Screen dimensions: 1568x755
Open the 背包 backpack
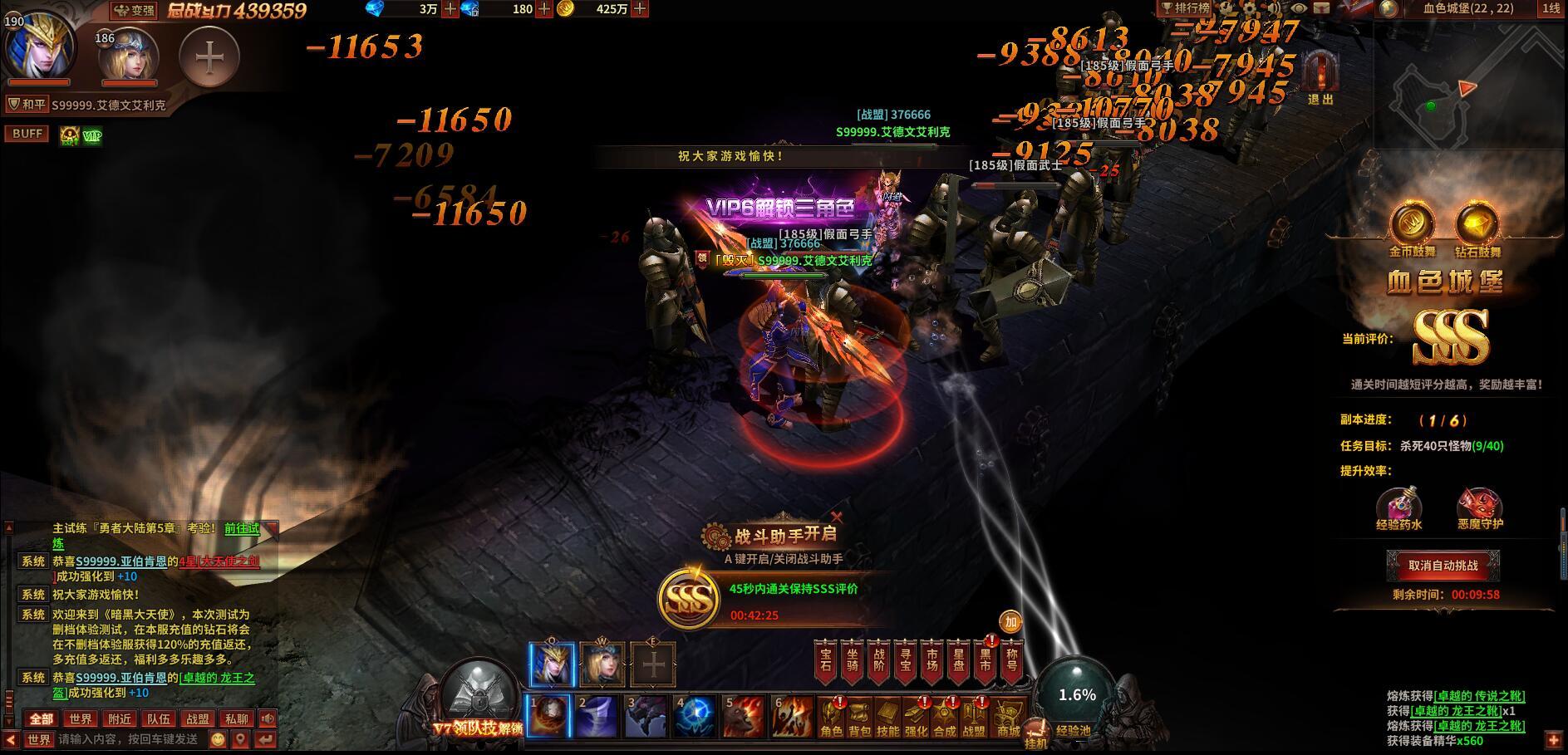pos(859,718)
